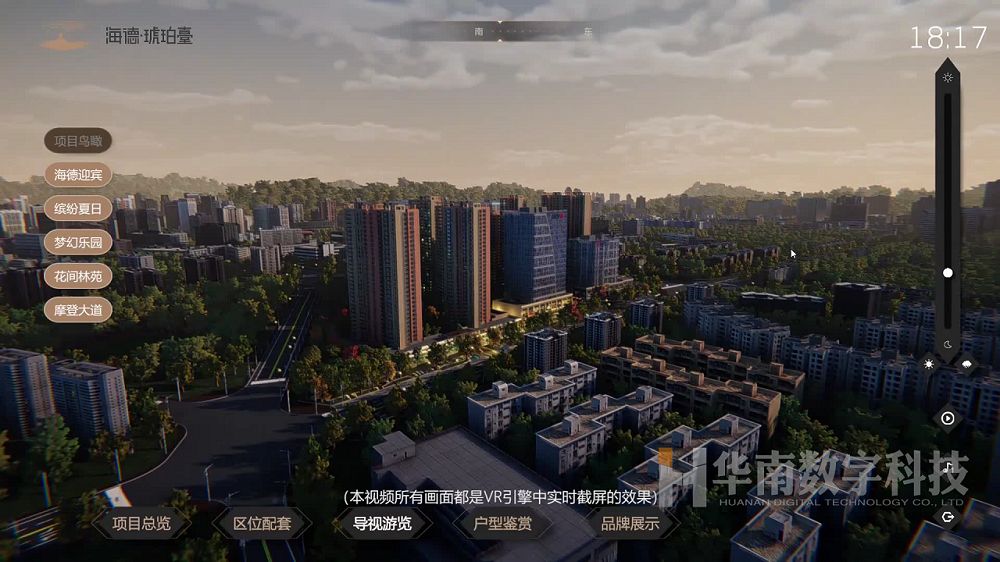The width and height of the screenshot is (1000, 562).
Task: Click the compass heading bar
Action: 500,31
